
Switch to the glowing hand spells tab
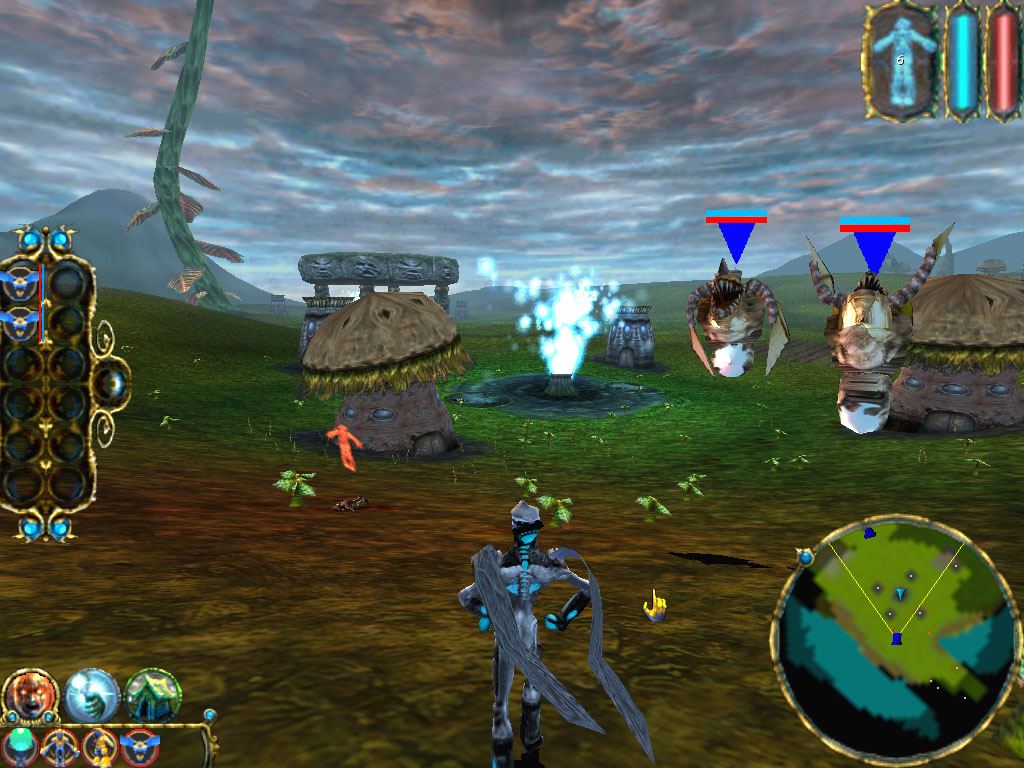92,694
